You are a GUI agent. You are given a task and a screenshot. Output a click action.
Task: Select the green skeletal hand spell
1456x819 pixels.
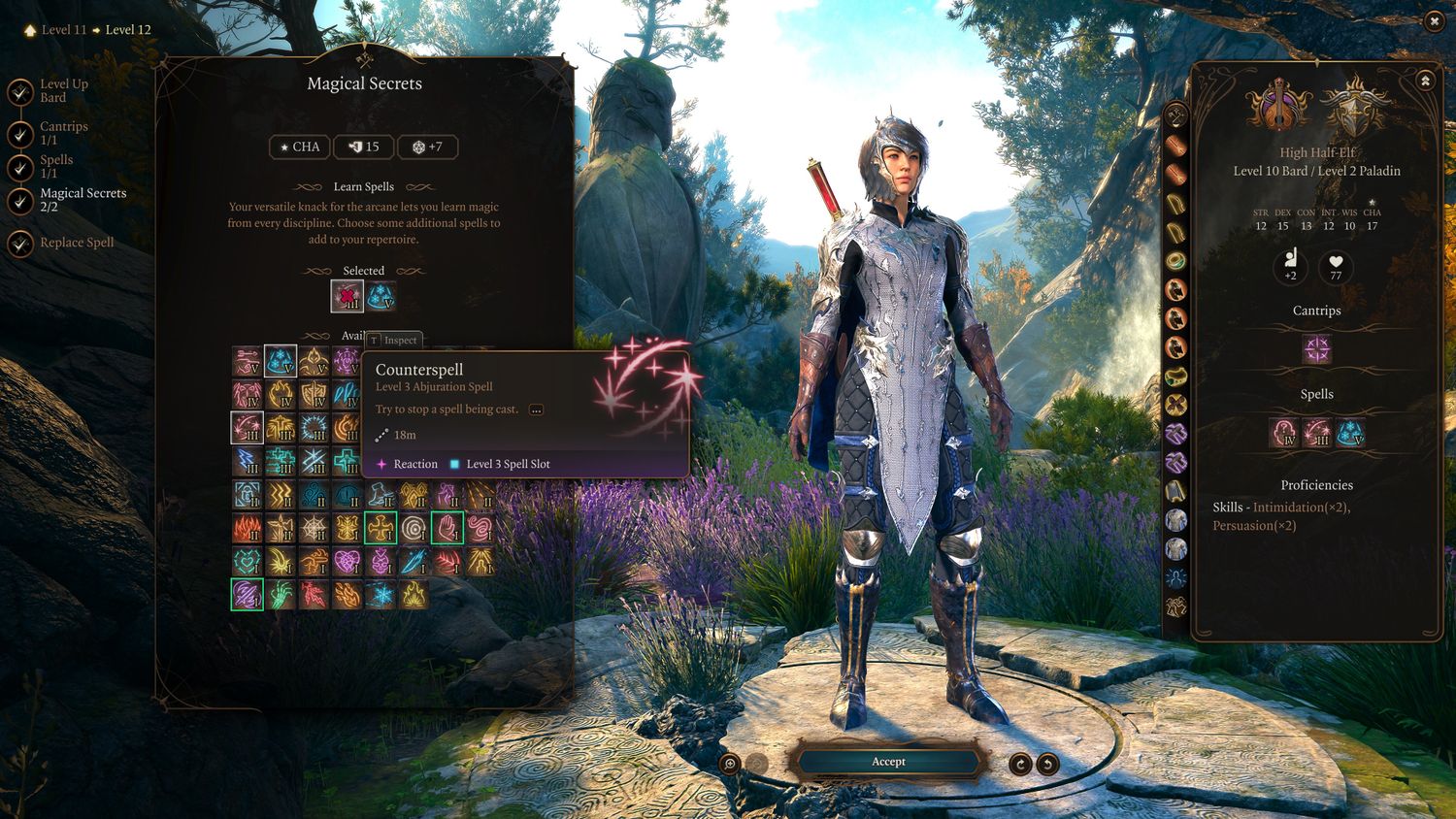(281, 594)
